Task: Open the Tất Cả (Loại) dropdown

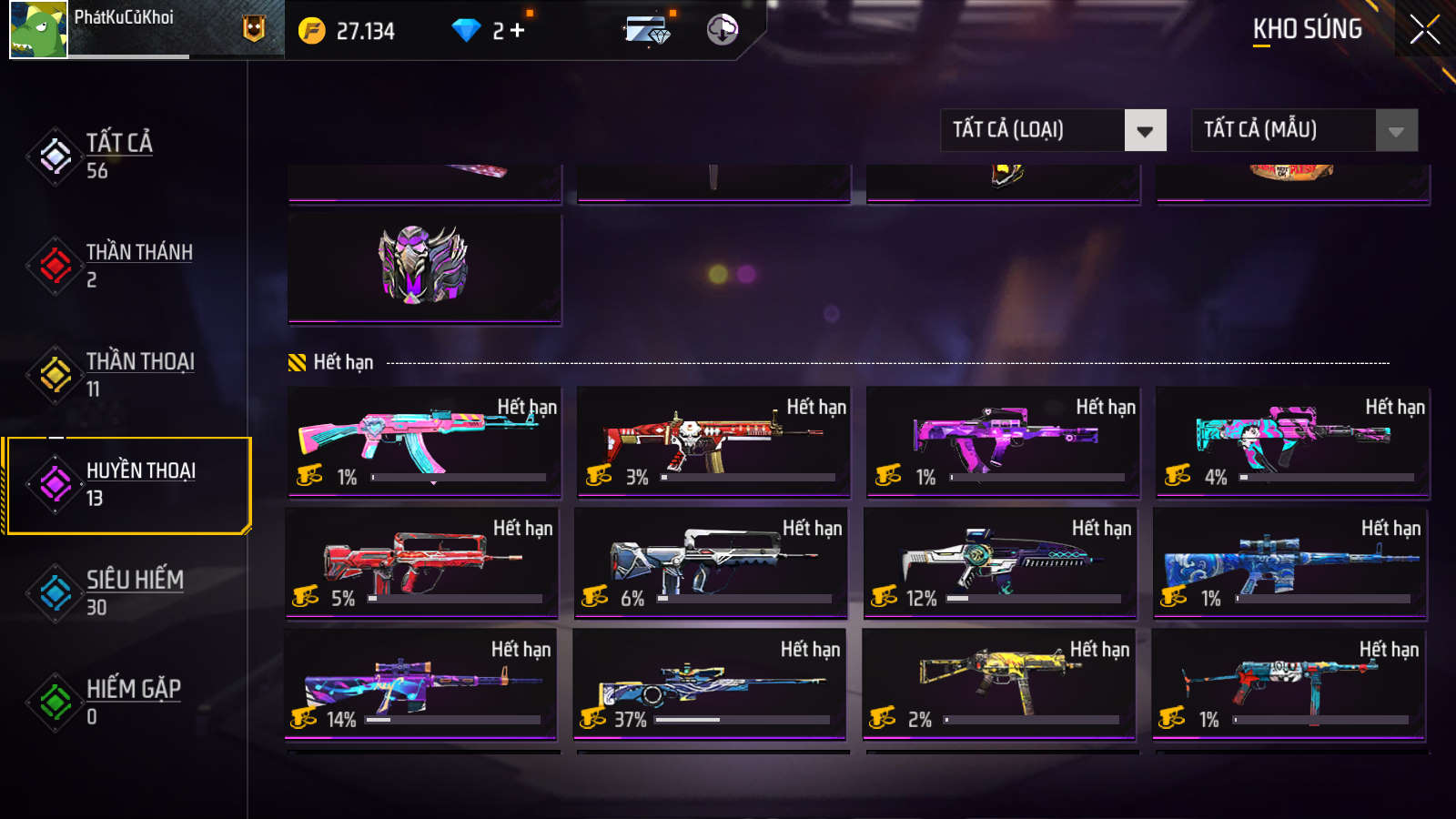Action: click(1053, 130)
